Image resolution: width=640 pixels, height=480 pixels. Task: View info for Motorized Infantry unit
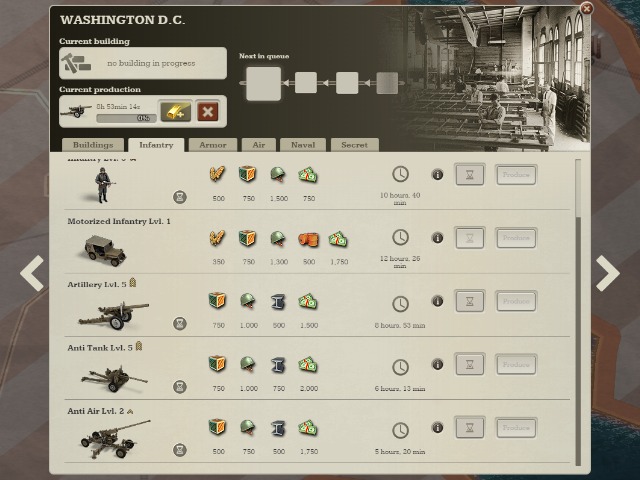tap(437, 238)
